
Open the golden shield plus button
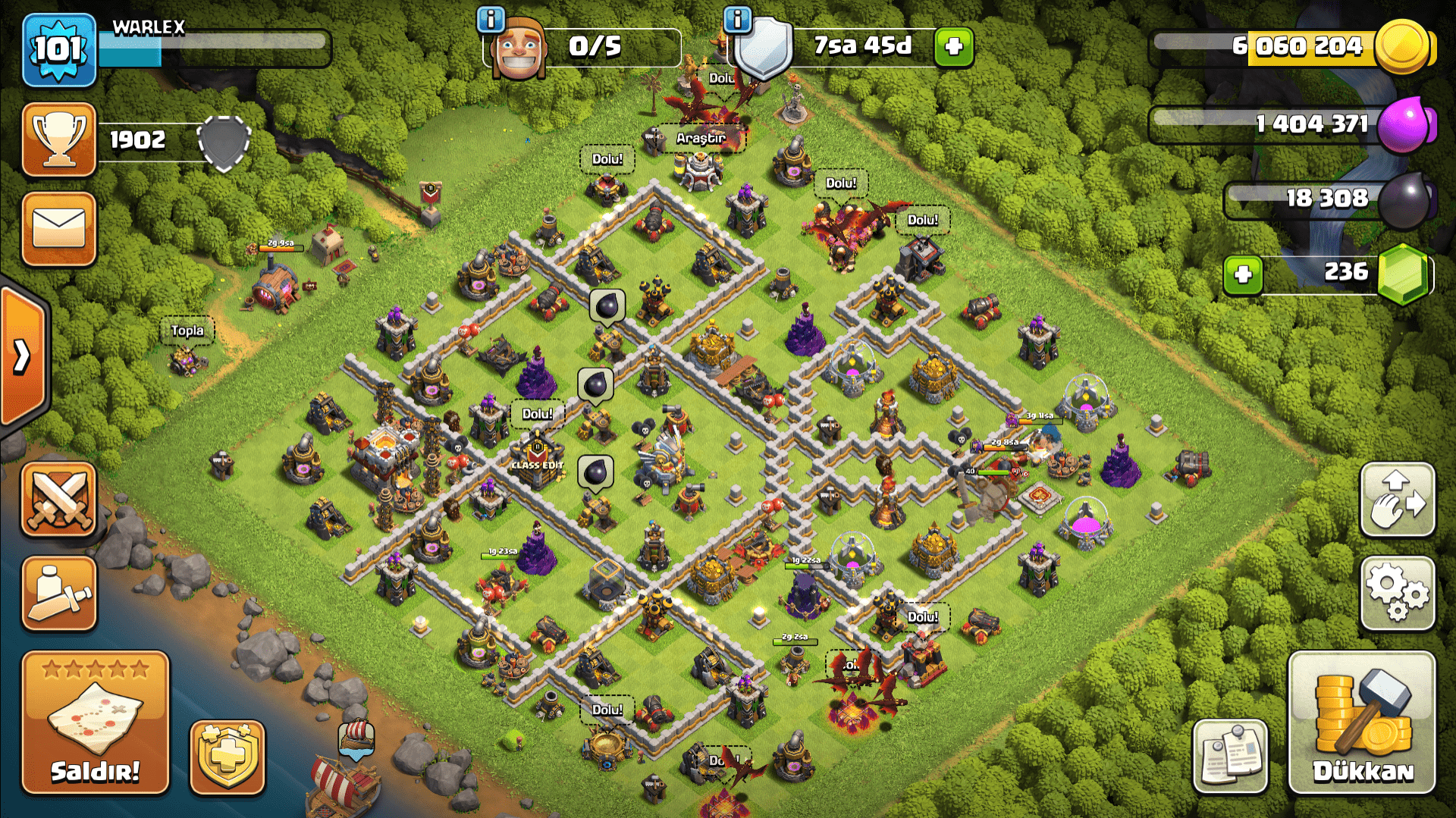[x=227, y=757]
